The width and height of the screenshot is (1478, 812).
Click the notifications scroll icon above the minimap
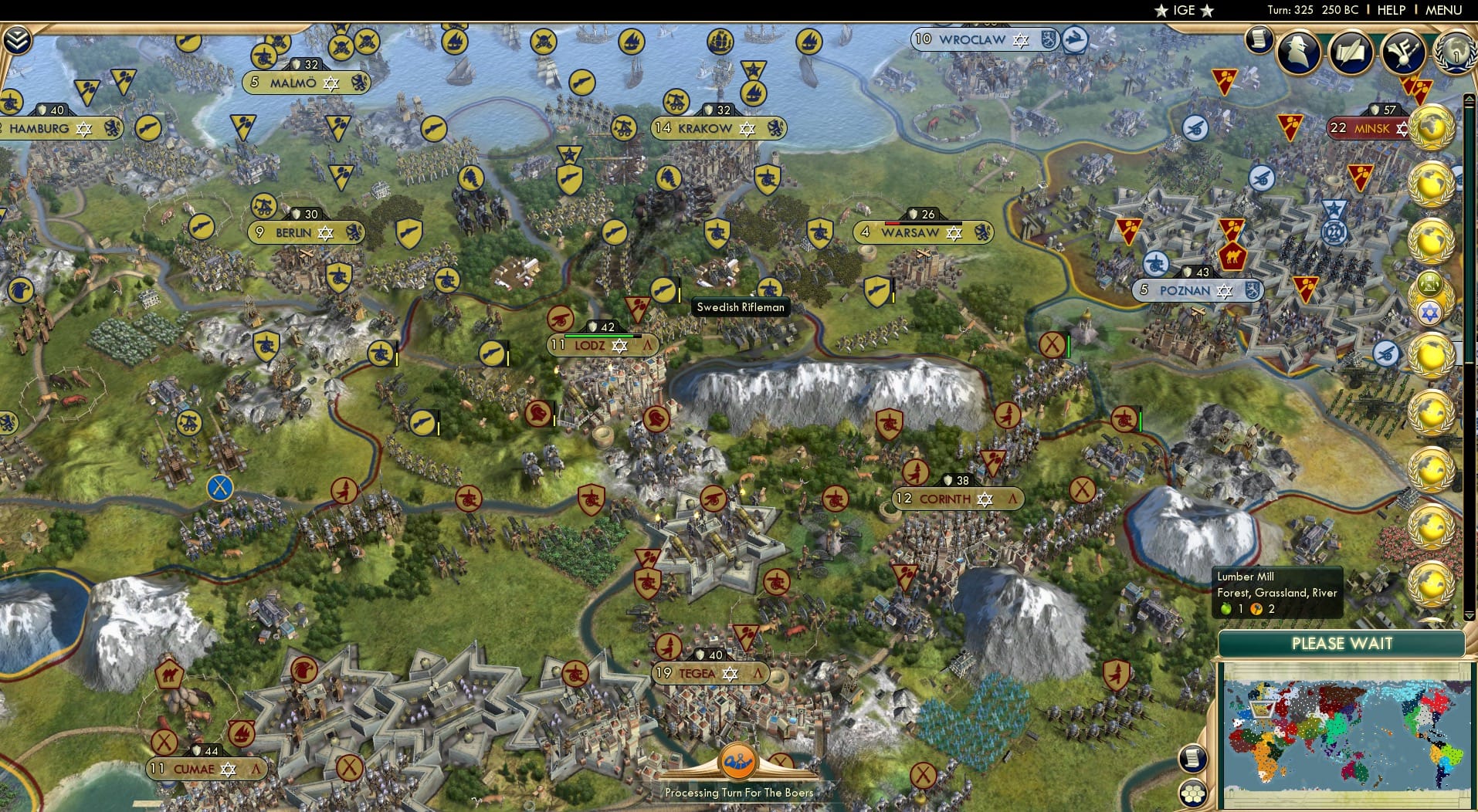1193,758
